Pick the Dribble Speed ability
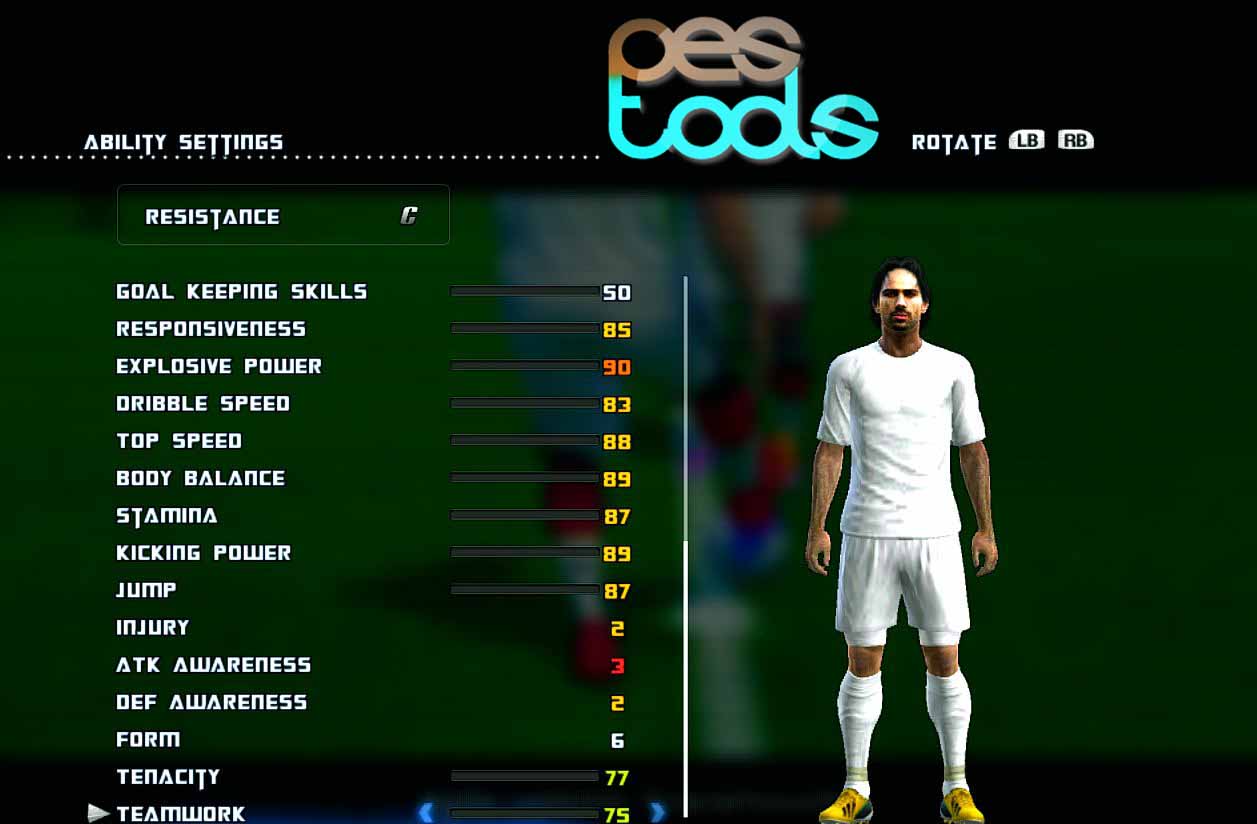This screenshot has width=1257, height=824. click(203, 404)
